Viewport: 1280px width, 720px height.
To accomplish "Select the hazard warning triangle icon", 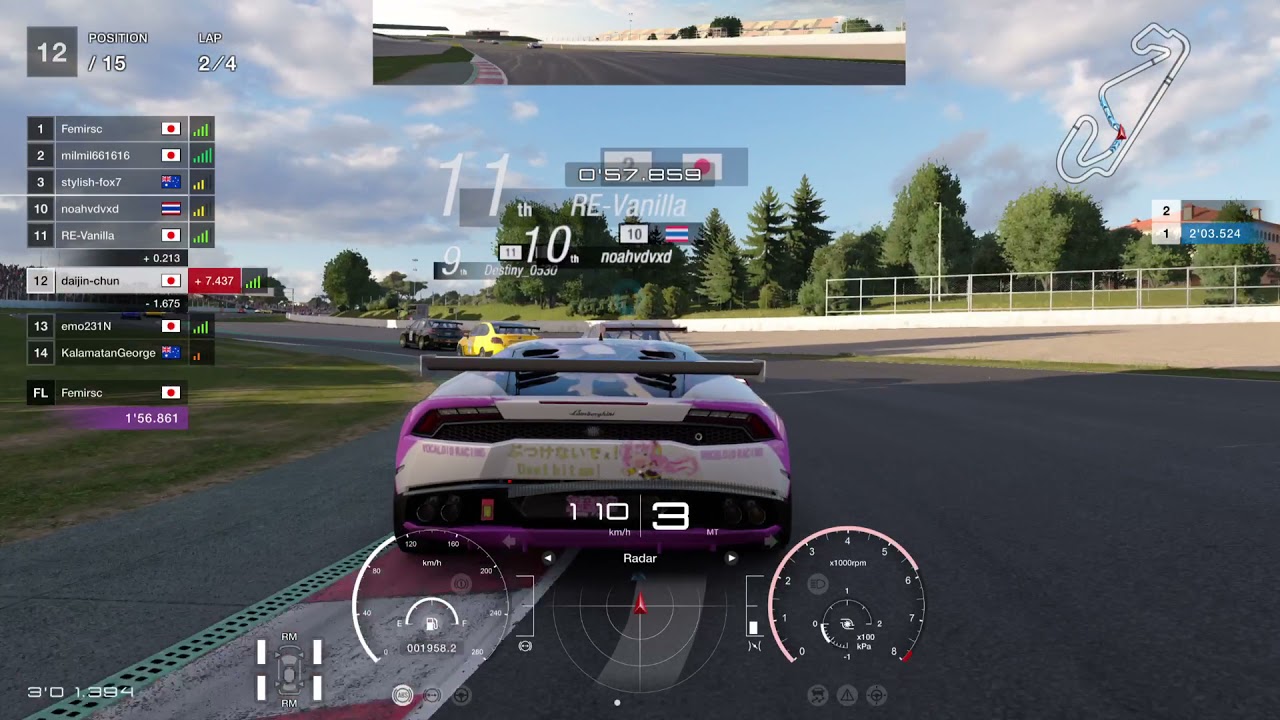I will pyautogui.click(x=847, y=695).
